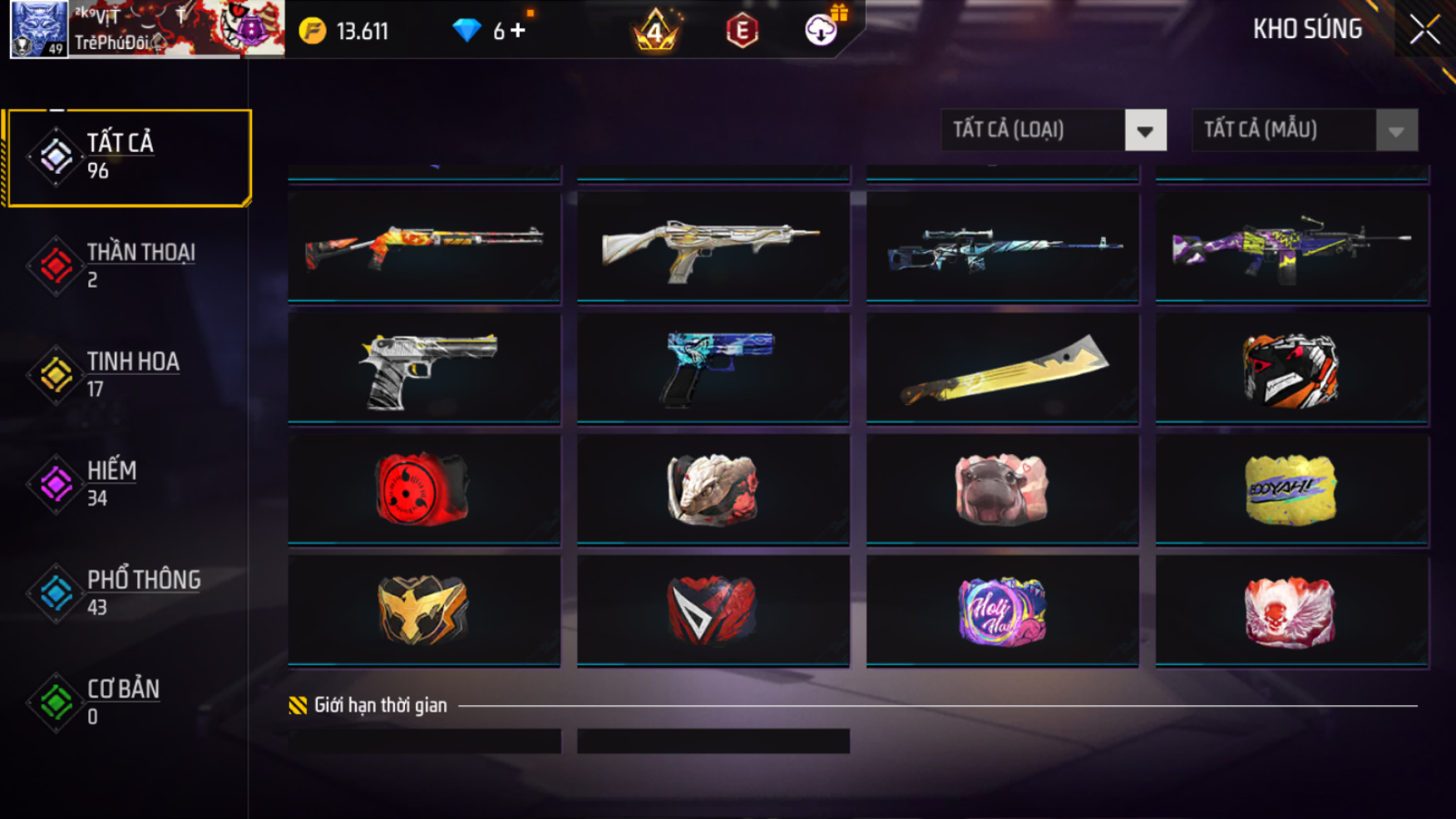The width and height of the screenshot is (1456, 819).
Task: Close the Kho Súng screen
Action: coord(1424,30)
